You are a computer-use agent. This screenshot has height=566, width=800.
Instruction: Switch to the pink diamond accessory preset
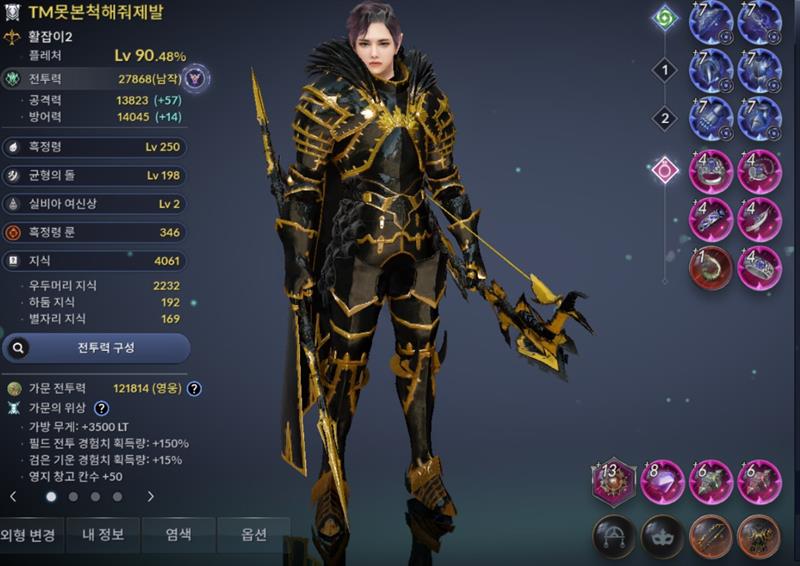tap(665, 170)
